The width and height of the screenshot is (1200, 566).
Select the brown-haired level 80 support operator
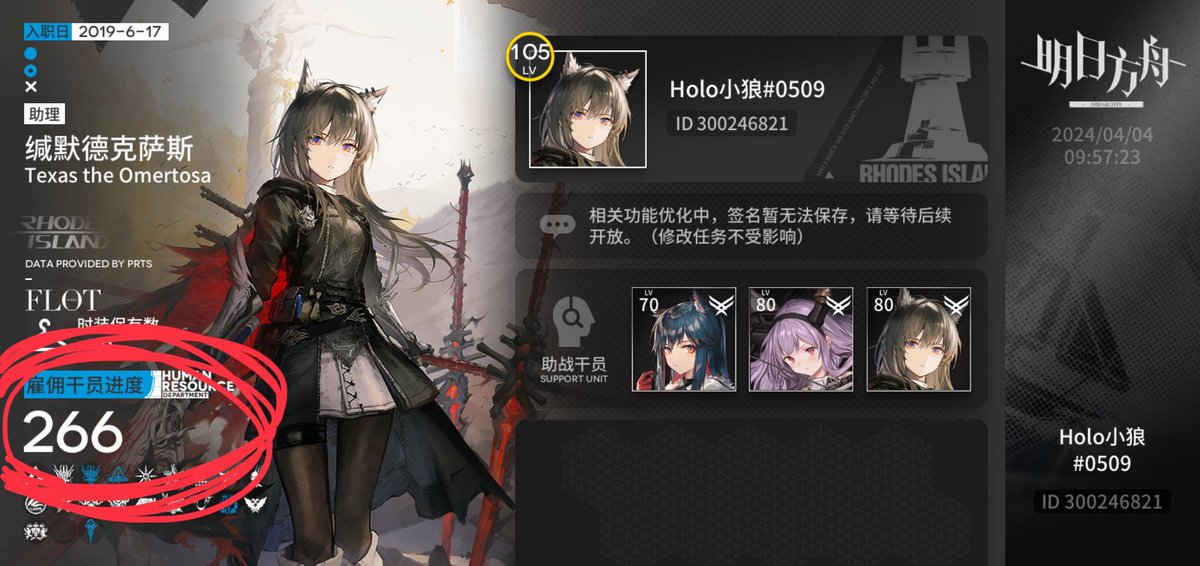point(917,339)
